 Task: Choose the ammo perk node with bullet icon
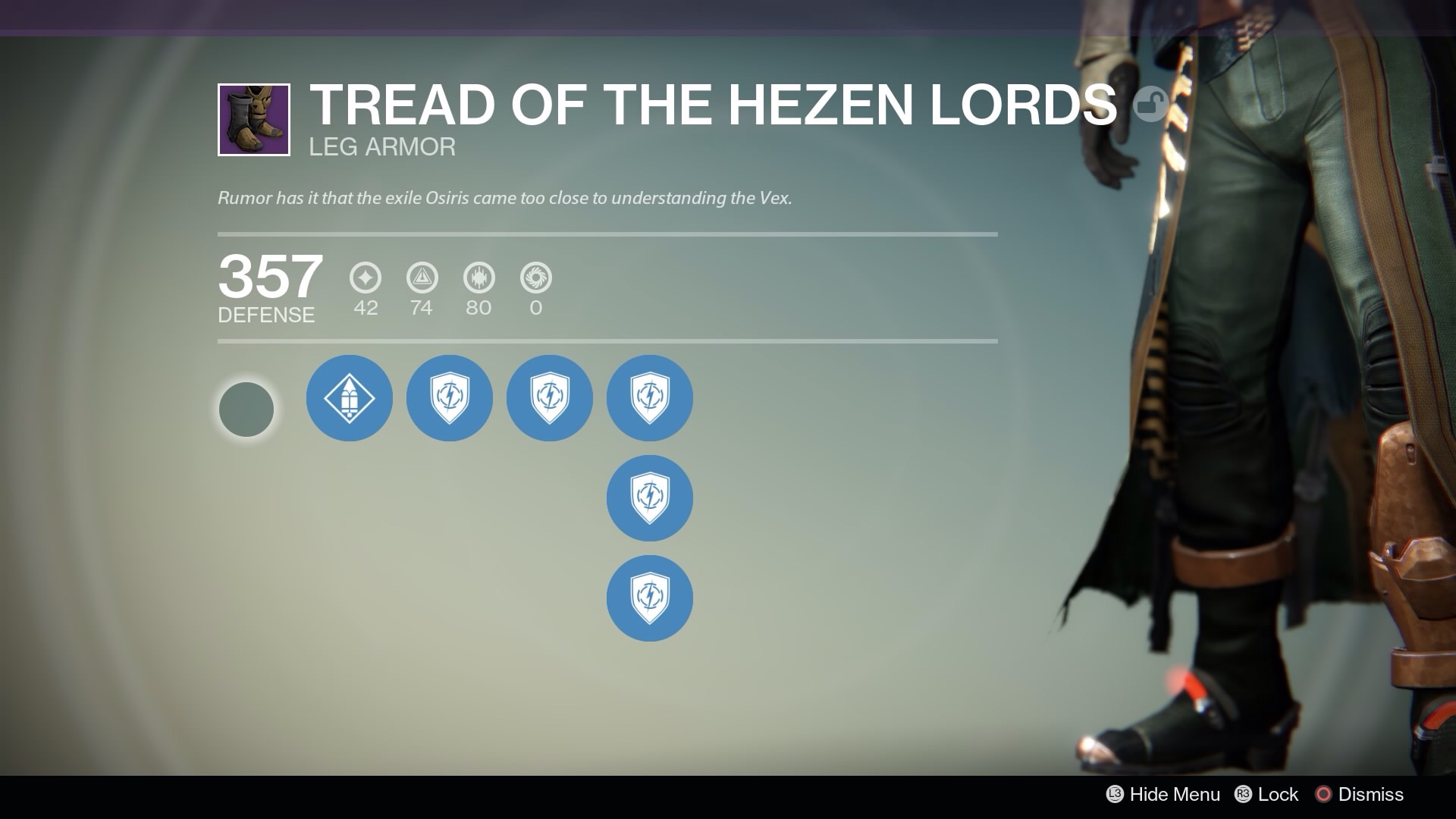pos(350,398)
